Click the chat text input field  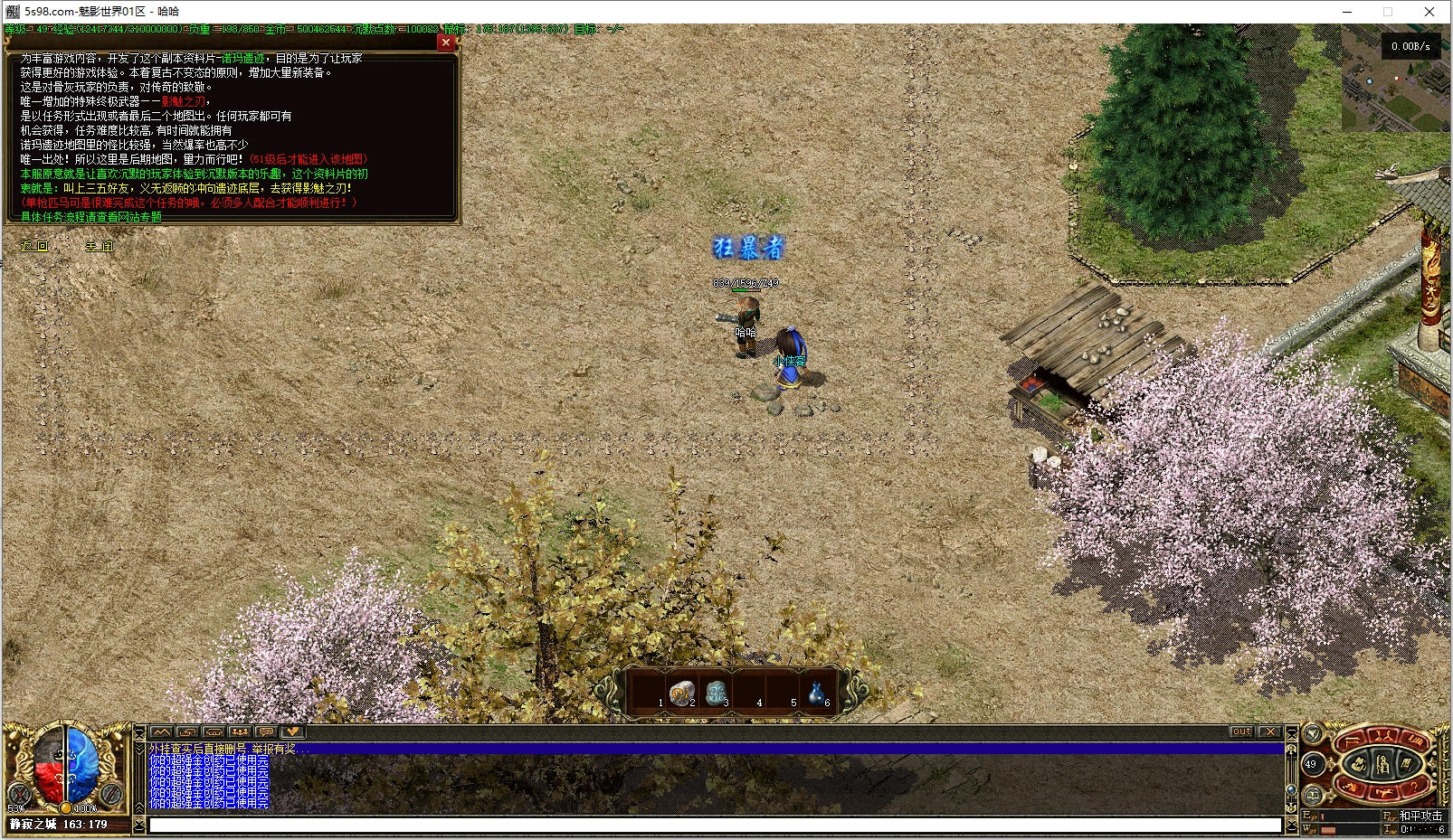coord(715,825)
